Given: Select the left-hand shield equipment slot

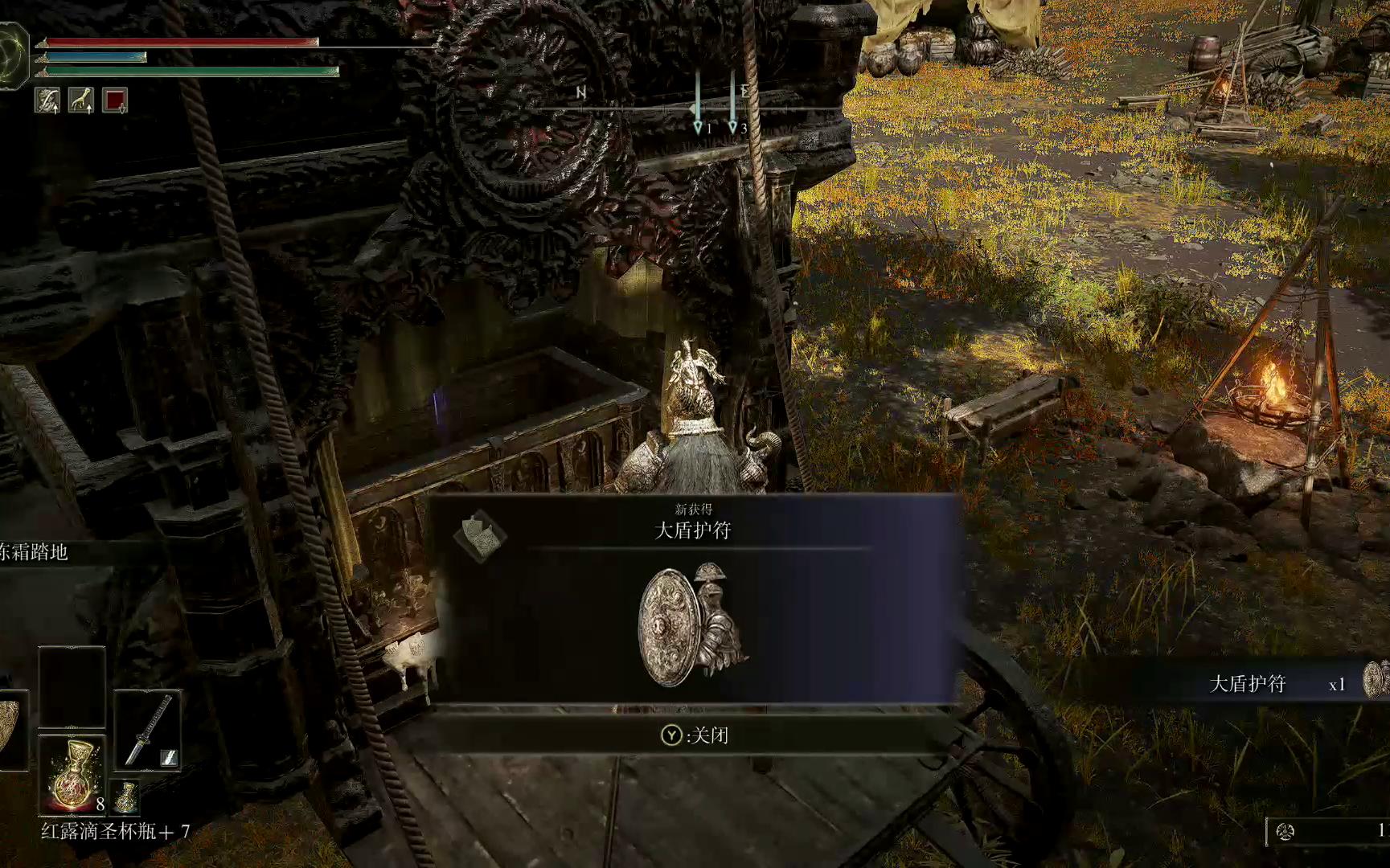Looking at the screenshot, I should [10, 729].
